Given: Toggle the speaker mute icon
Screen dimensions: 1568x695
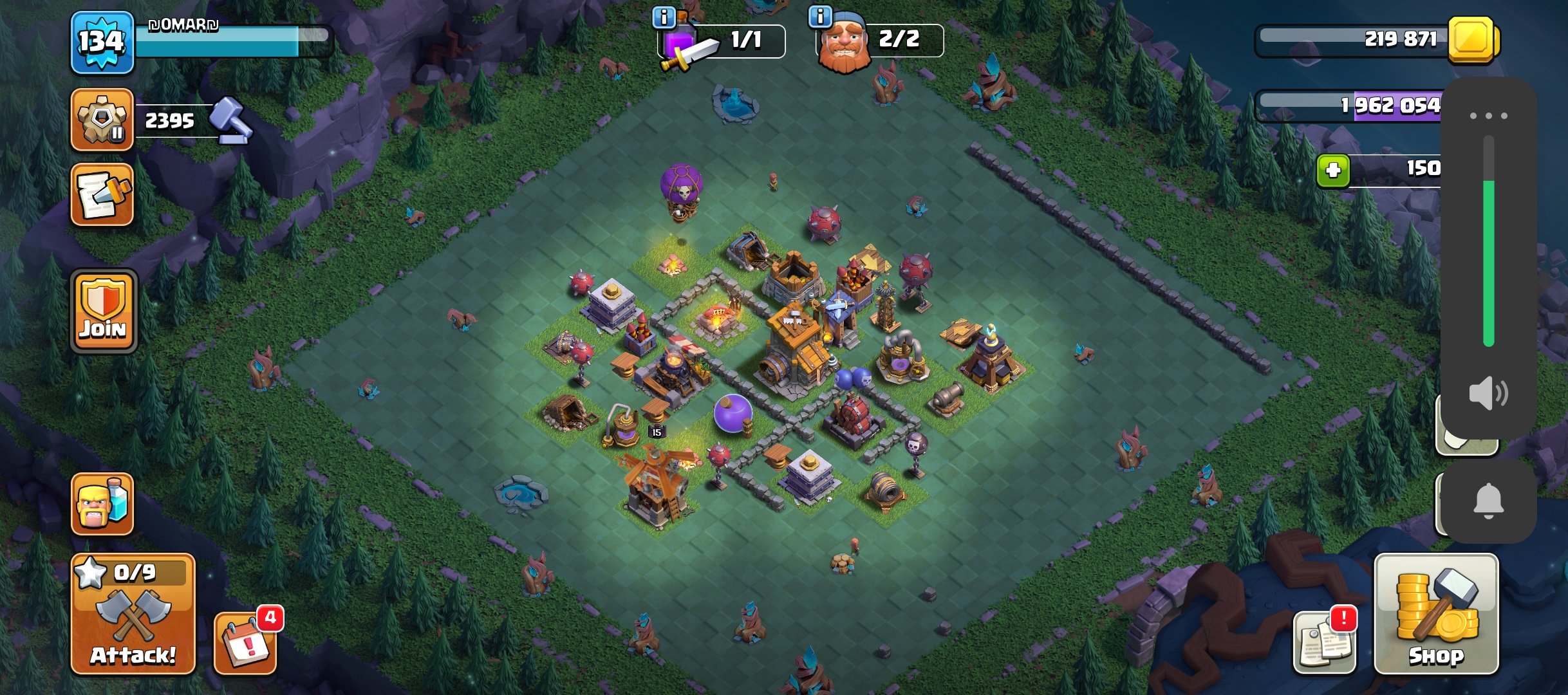Looking at the screenshot, I should tap(1488, 393).
